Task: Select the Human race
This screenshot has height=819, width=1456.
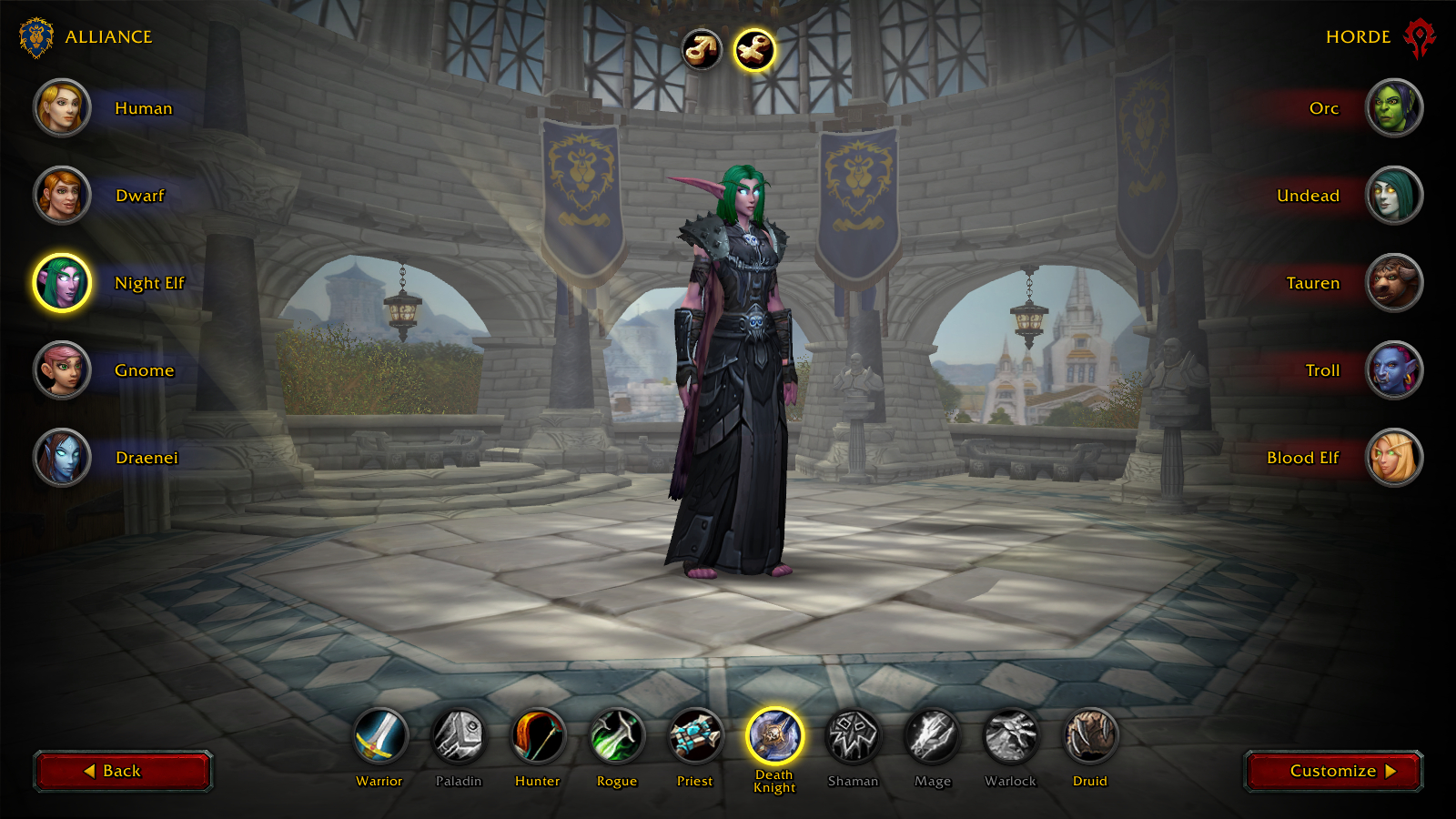Action: (62, 108)
